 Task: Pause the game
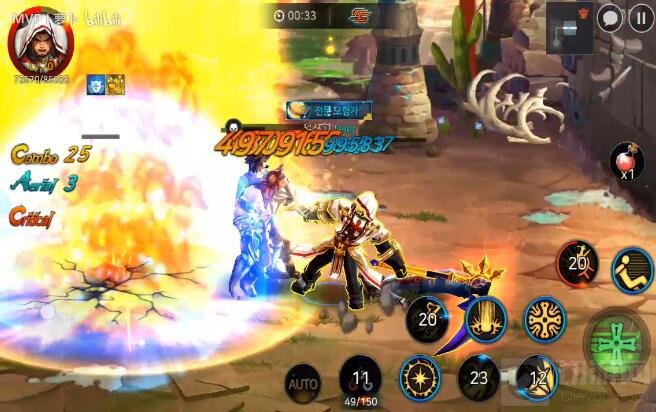tap(639, 18)
